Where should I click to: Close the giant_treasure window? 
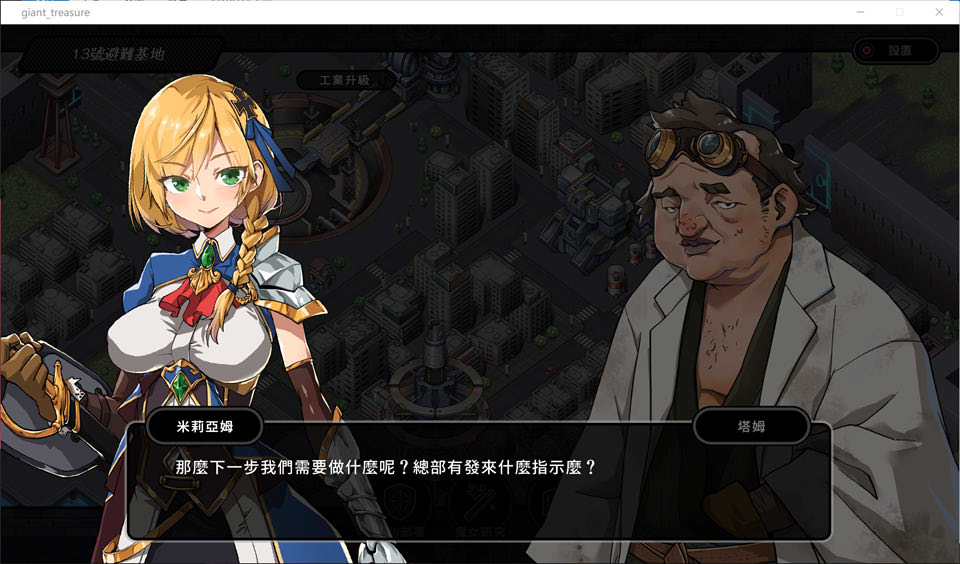(x=938, y=12)
